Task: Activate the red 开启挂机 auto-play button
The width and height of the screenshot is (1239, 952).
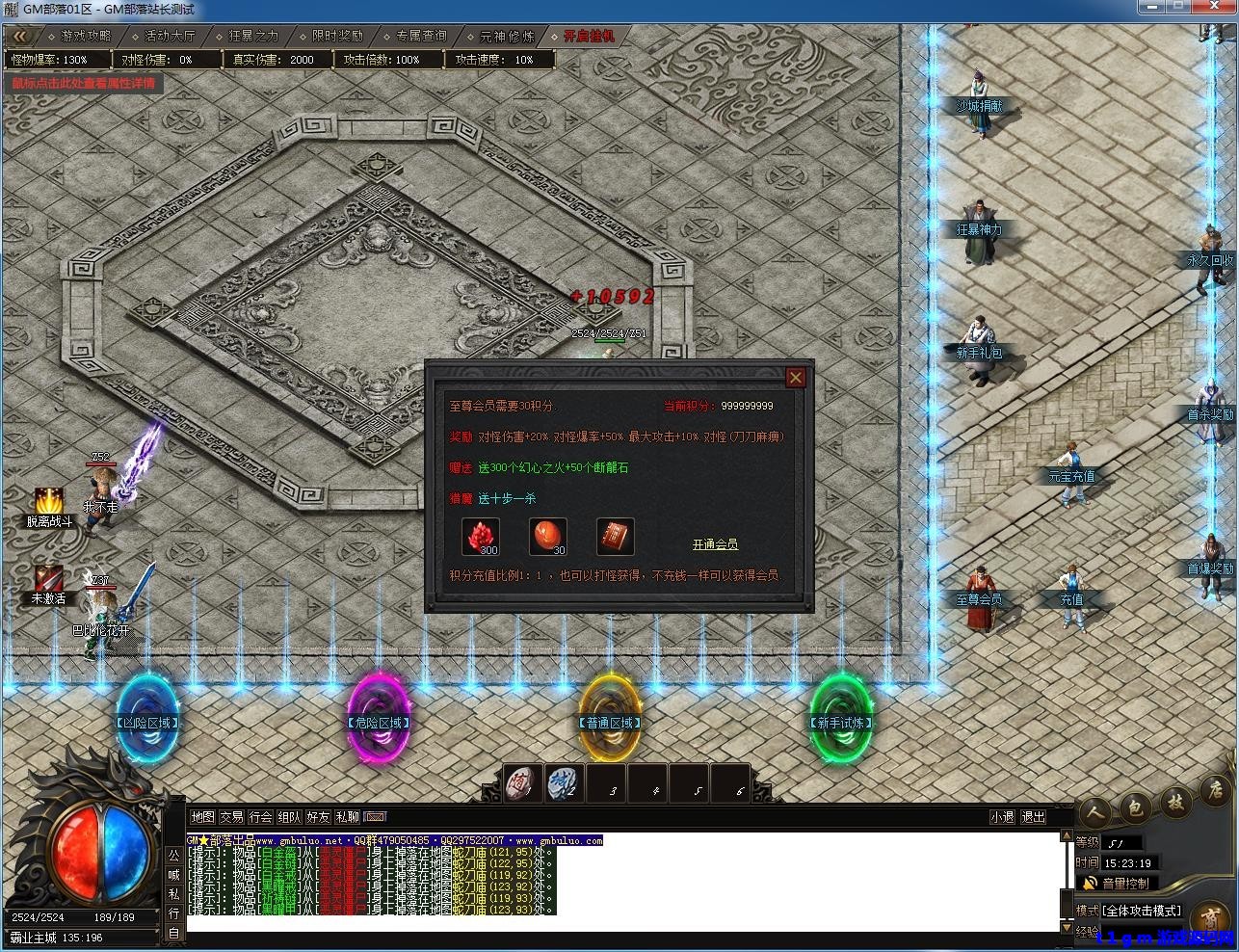Action: pos(588,36)
